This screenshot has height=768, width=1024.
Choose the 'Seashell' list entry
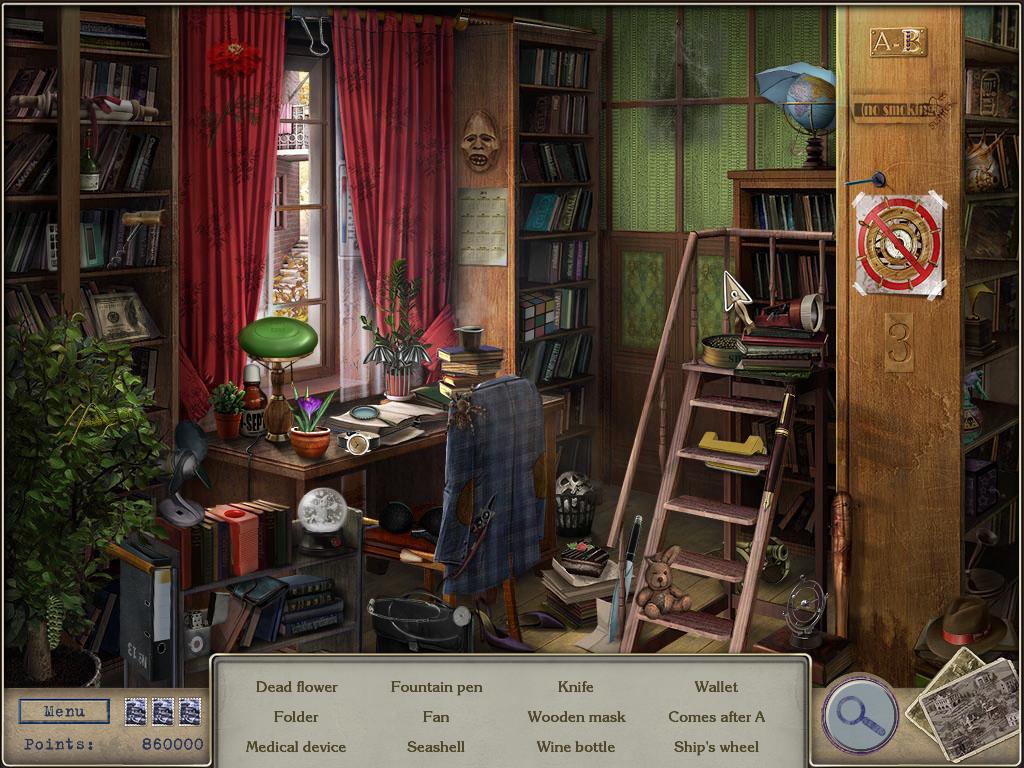pyautogui.click(x=436, y=747)
